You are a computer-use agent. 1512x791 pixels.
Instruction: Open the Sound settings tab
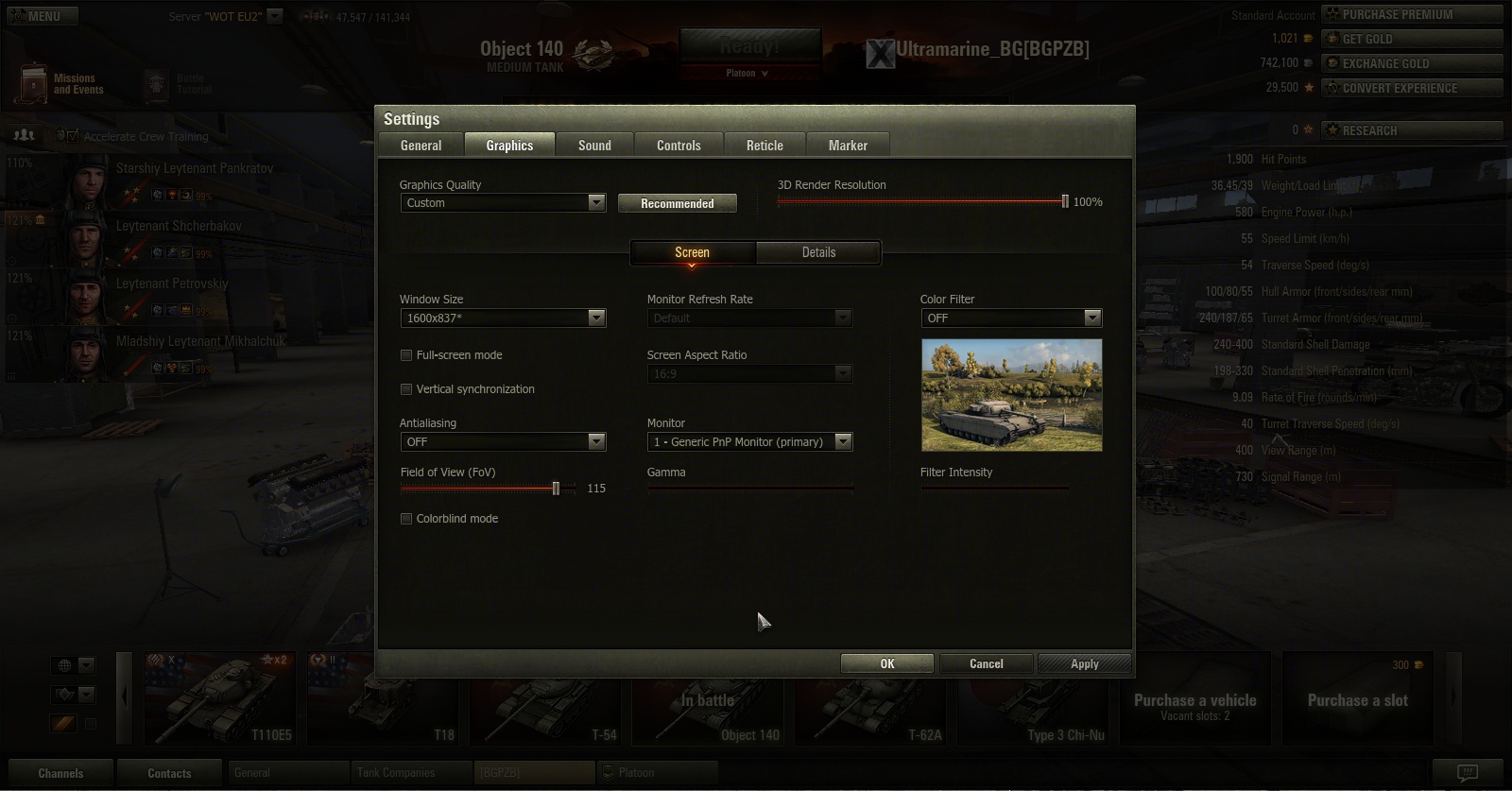594,146
